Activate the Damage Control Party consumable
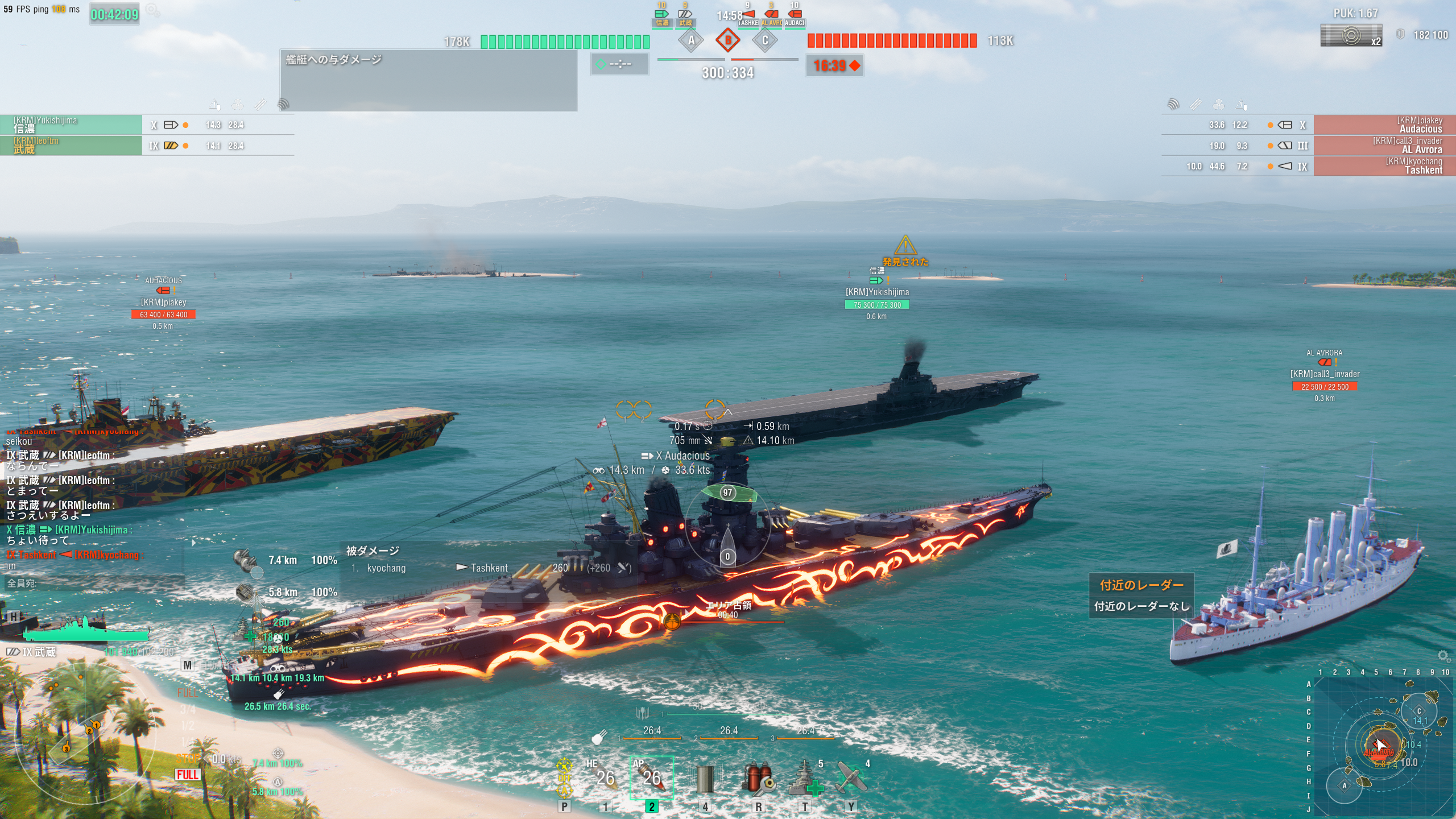The width and height of the screenshot is (1456, 819). click(758, 778)
